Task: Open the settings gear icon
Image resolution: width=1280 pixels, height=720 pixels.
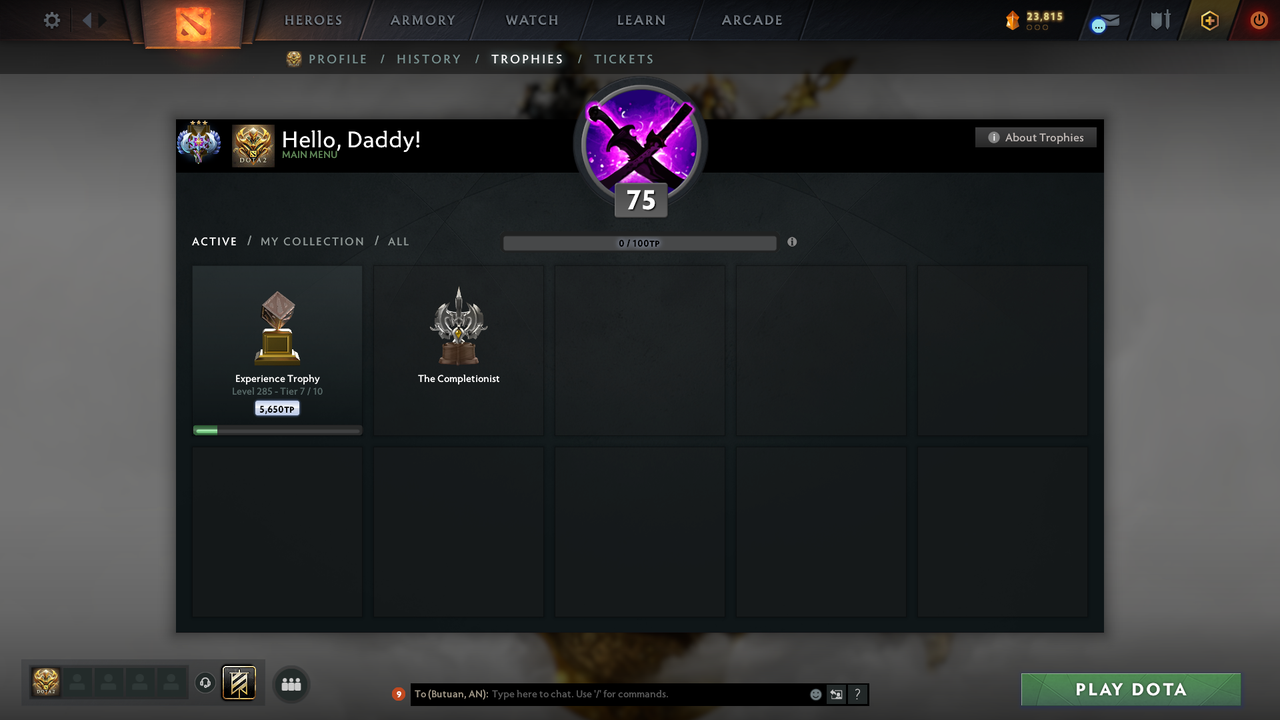Action: 51,19
